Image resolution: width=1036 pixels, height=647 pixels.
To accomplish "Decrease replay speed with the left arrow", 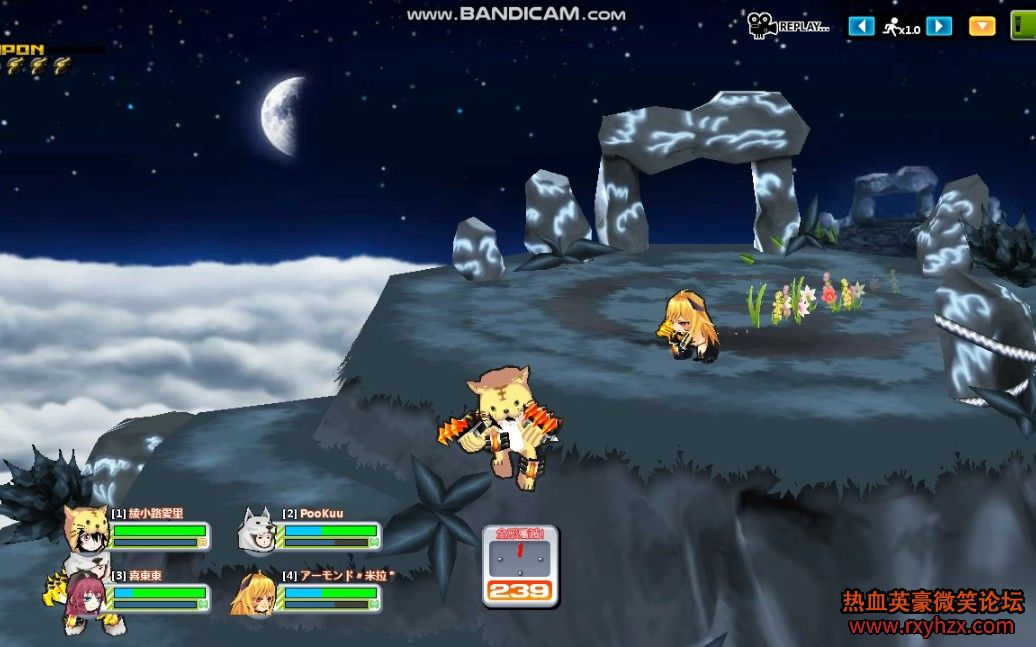I will 861,27.
